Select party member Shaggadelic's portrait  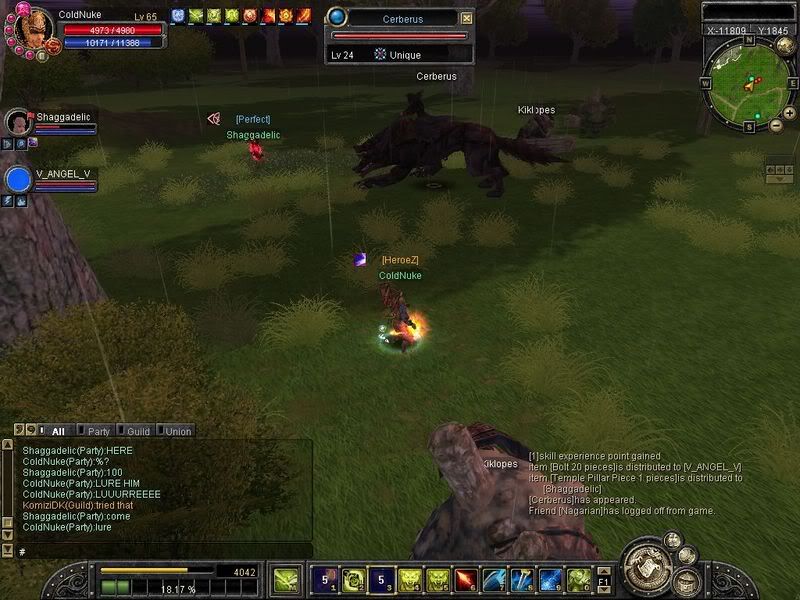pyautogui.click(x=18, y=123)
